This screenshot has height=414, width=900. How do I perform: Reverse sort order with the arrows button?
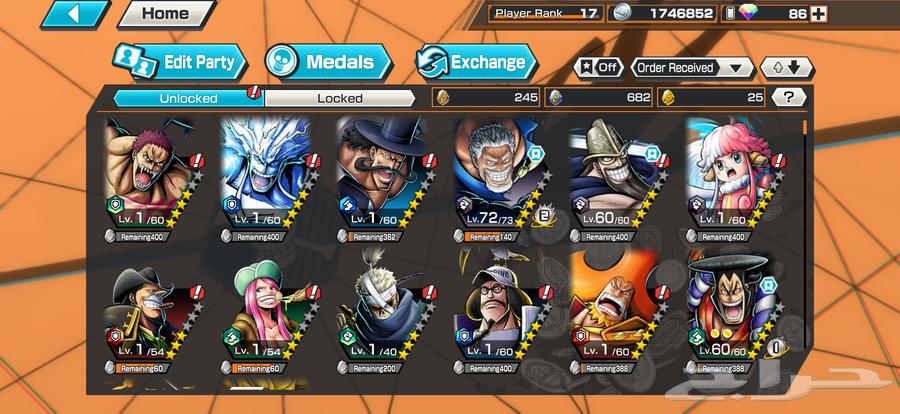pyautogui.click(x=787, y=68)
